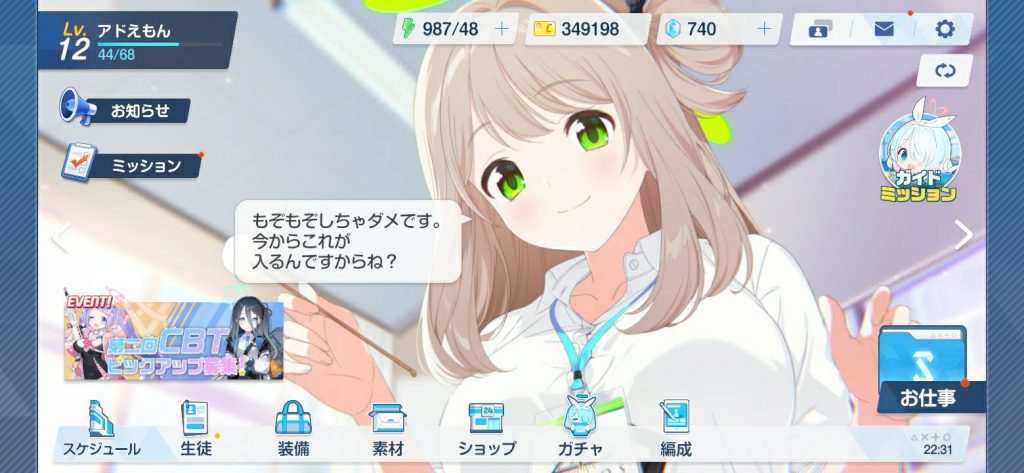The height and width of the screenshot is (473, 1024).
Task: Open the アドえもん player level profile
Action: (x=135, y=40)
